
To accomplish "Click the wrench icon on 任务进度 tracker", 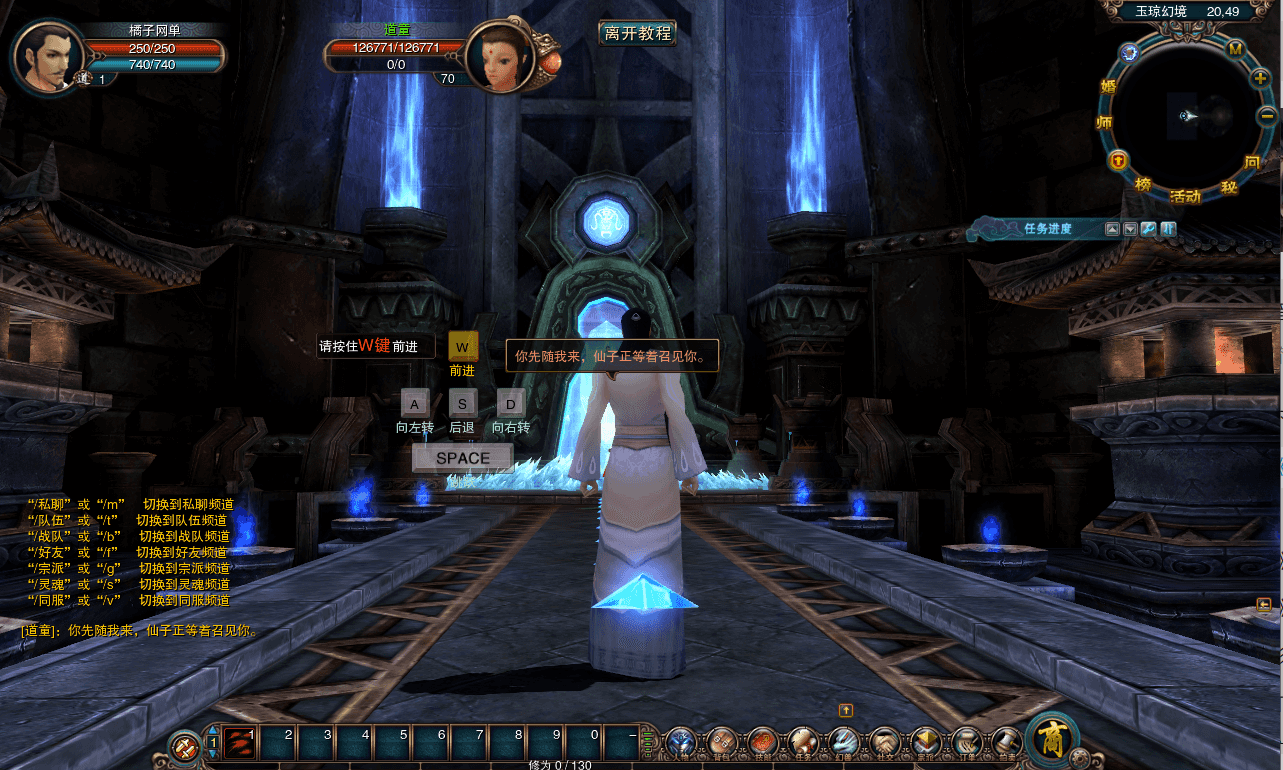I will [1149, 229].
